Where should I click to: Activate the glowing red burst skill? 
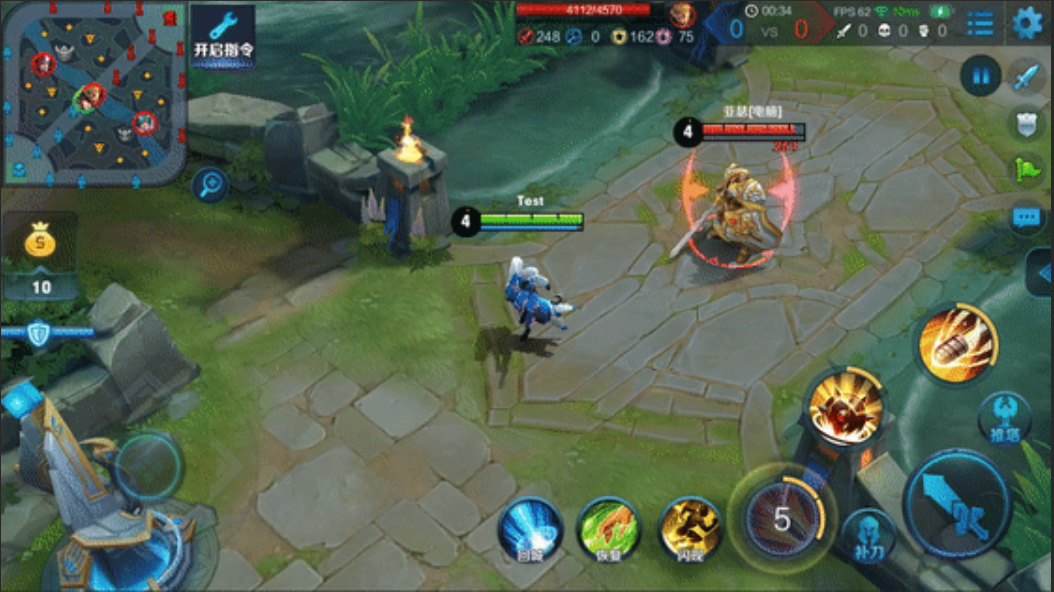(x=847, y=406)
